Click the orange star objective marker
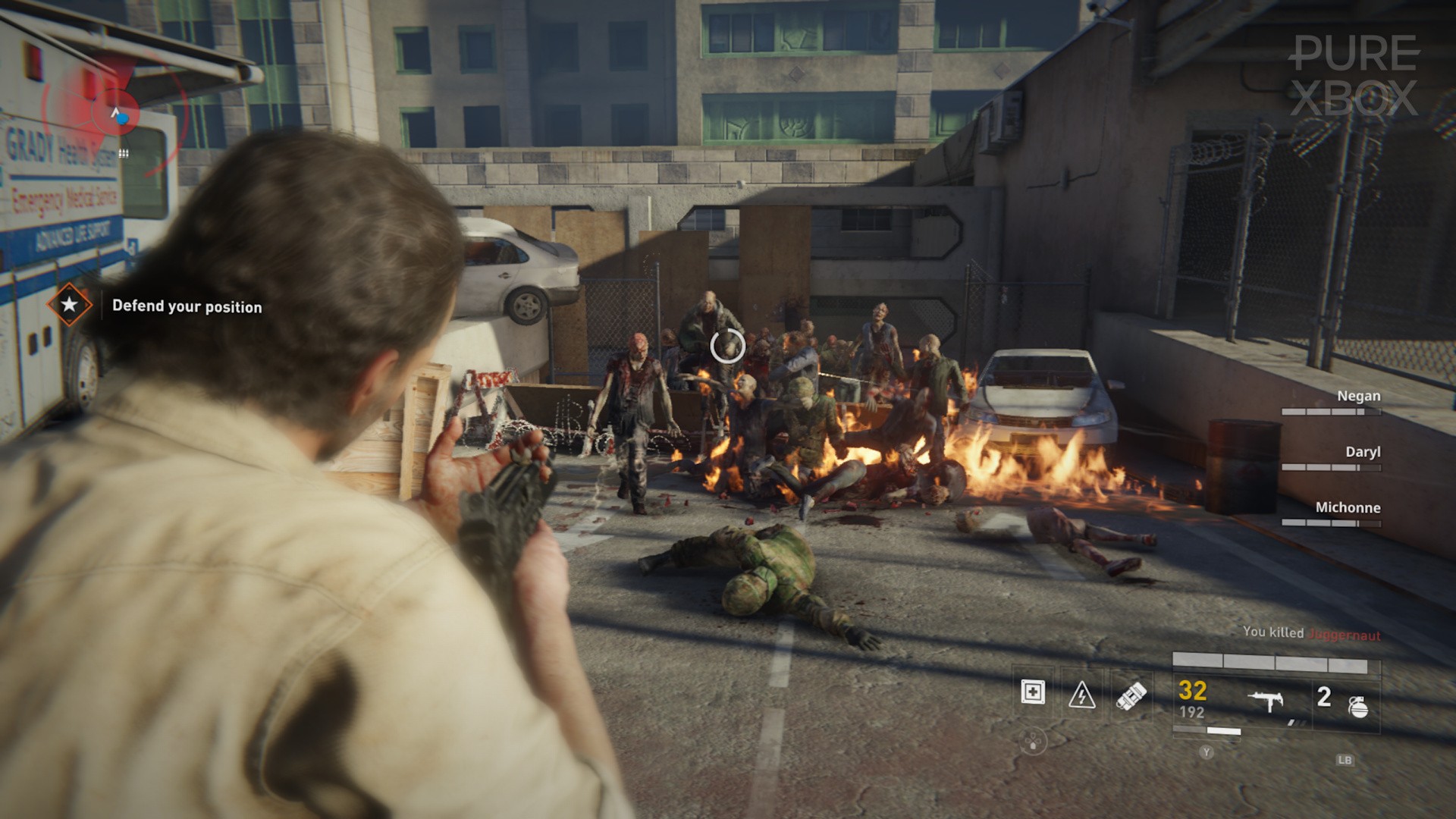The width and height of the screenshot is (1456, 819). click(x=69, y=305)
